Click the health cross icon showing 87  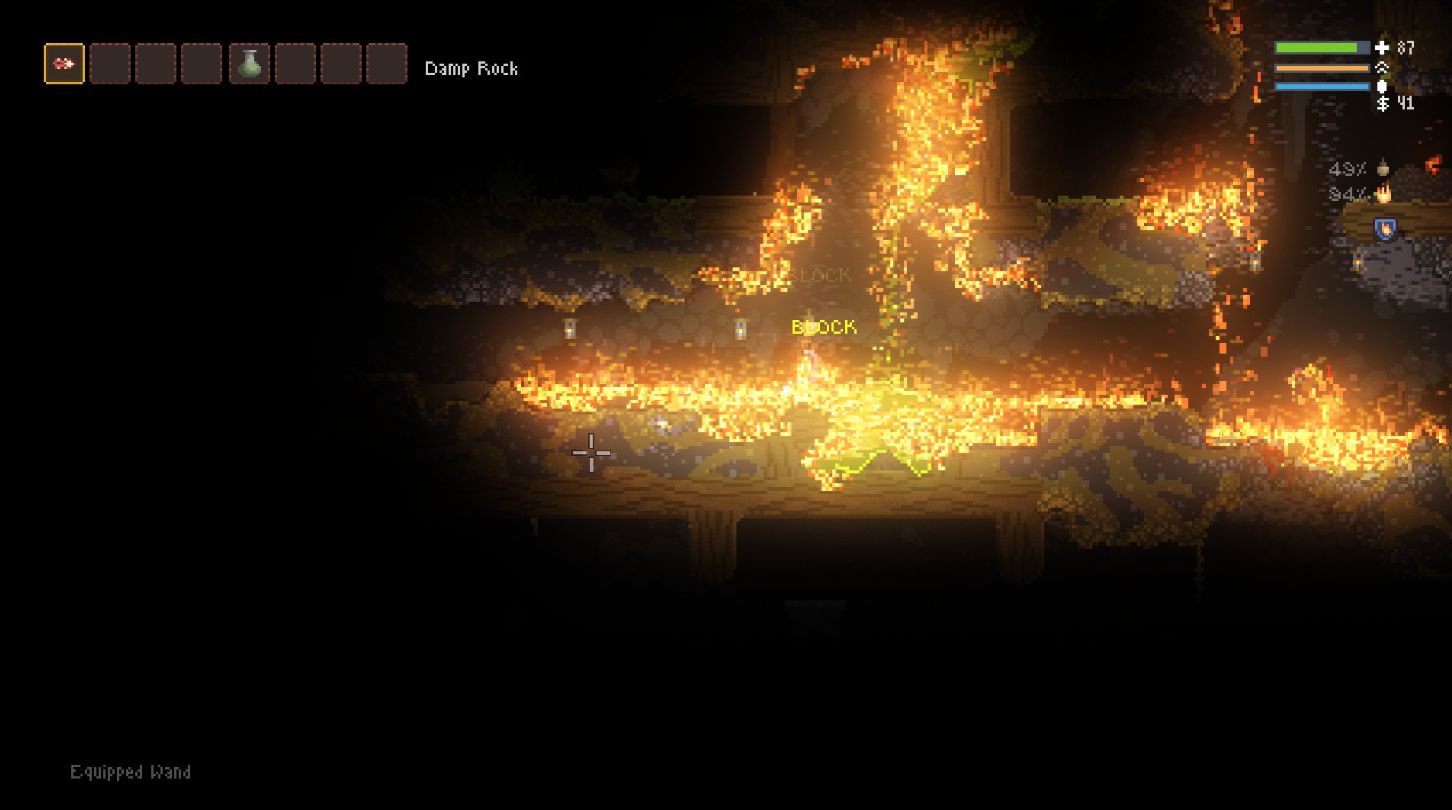point(1381,46)
